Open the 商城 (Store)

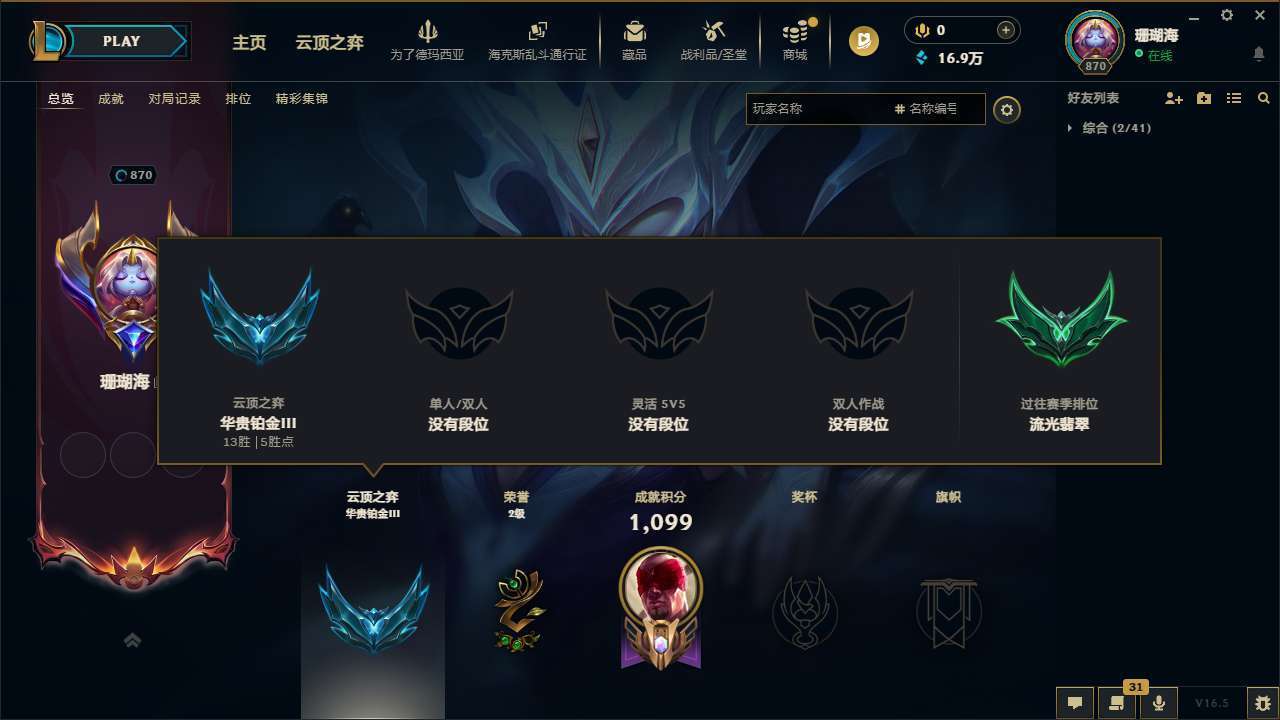[795, 42]
